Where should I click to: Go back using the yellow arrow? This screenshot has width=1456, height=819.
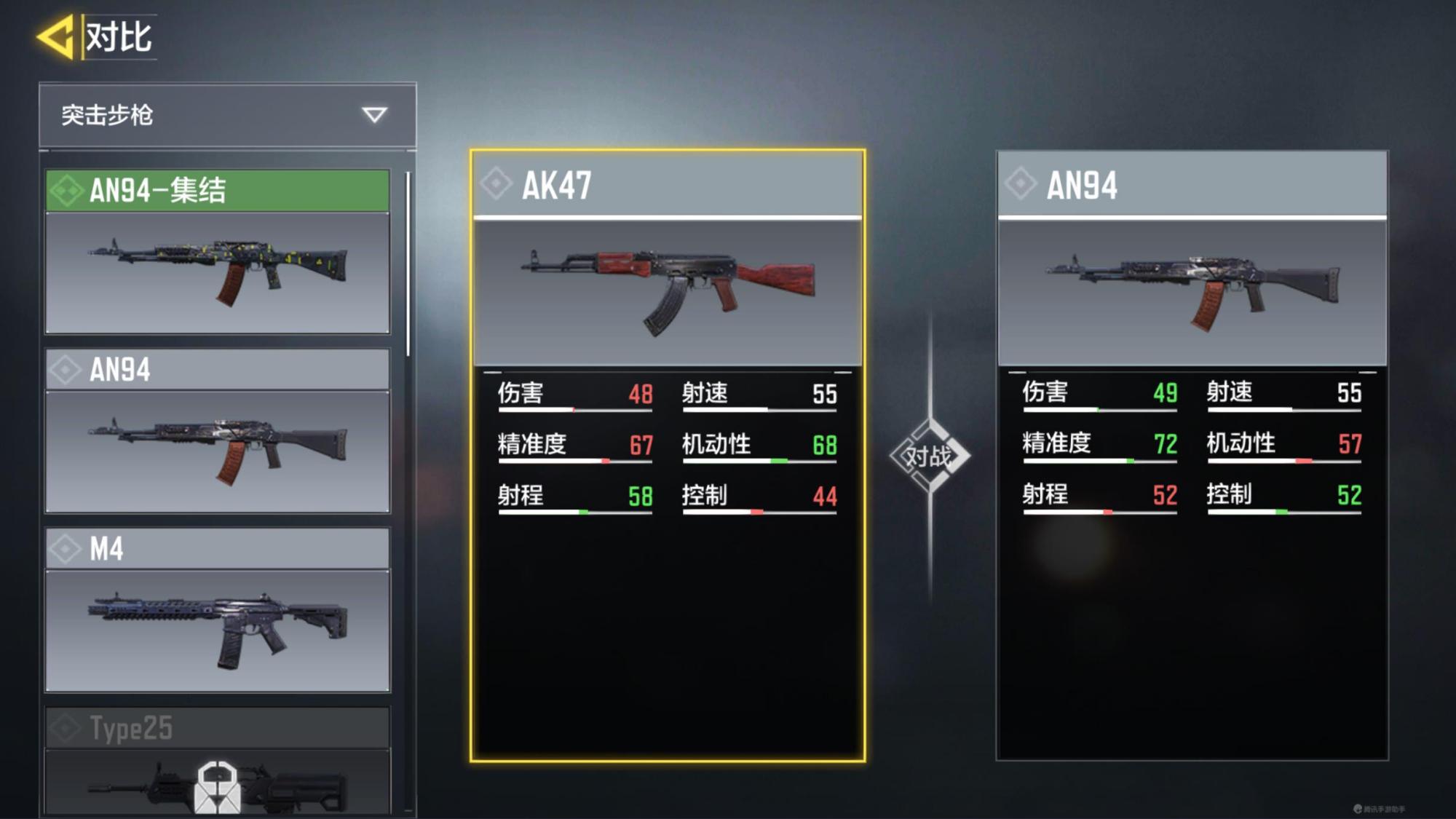point(57,36)
